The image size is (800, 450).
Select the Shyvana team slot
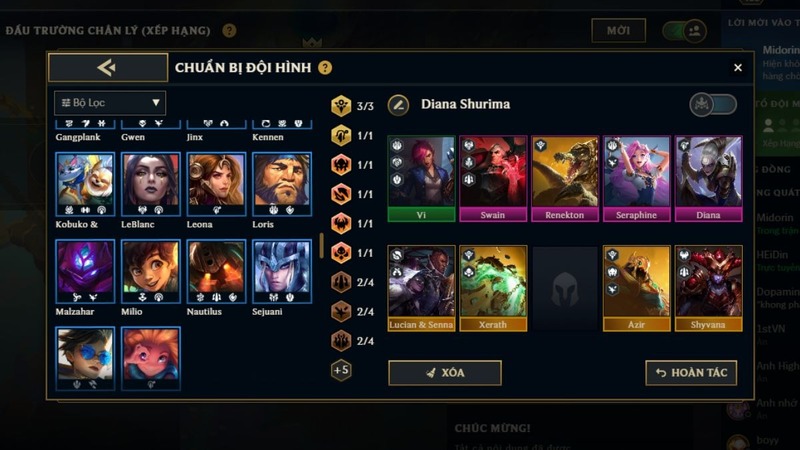click(x=709, y=288)
